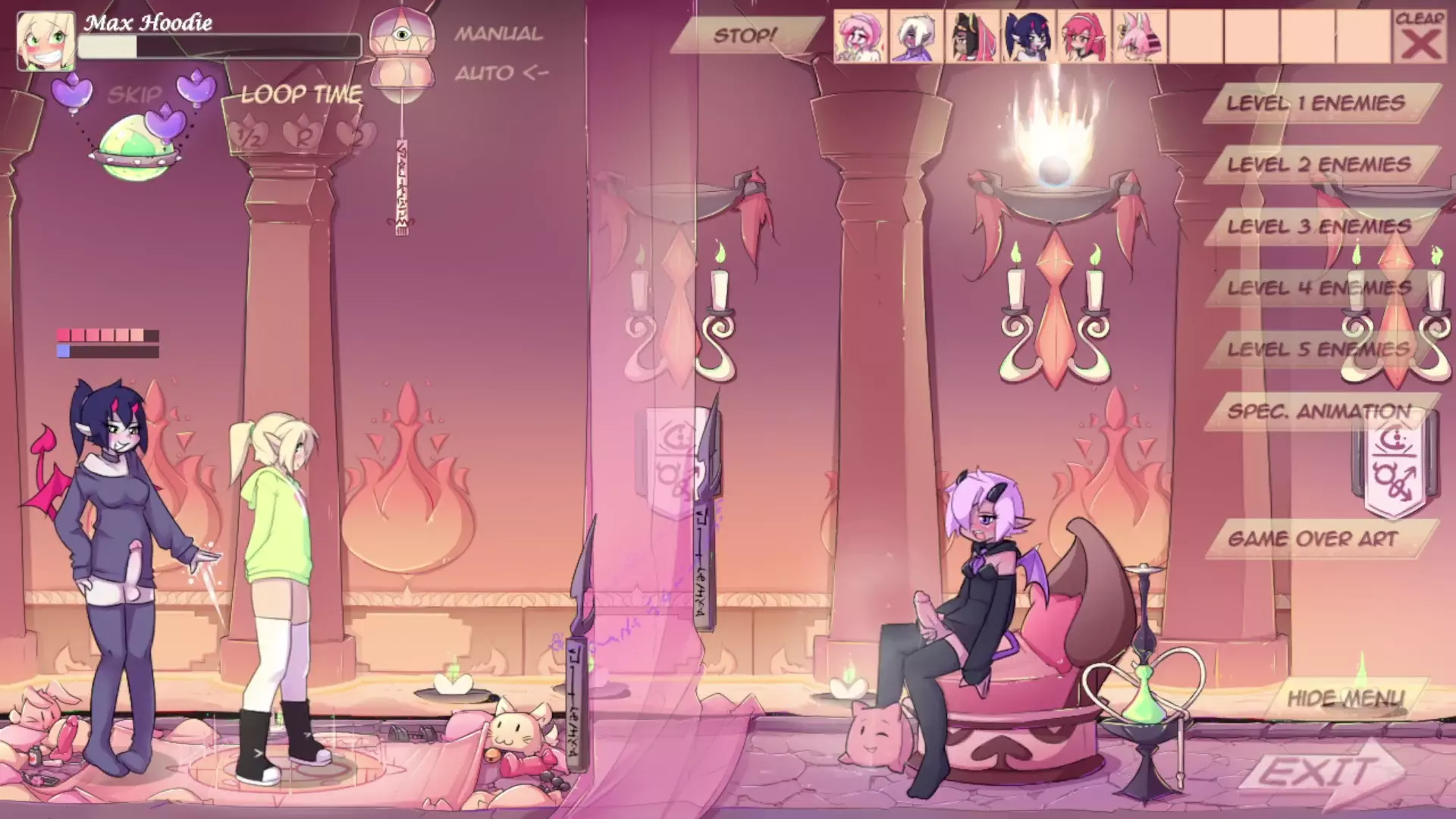Choose Level 4 Enemies
Image resolution: width=1456 pixels, height=819 pixels.
point(1319,288)
